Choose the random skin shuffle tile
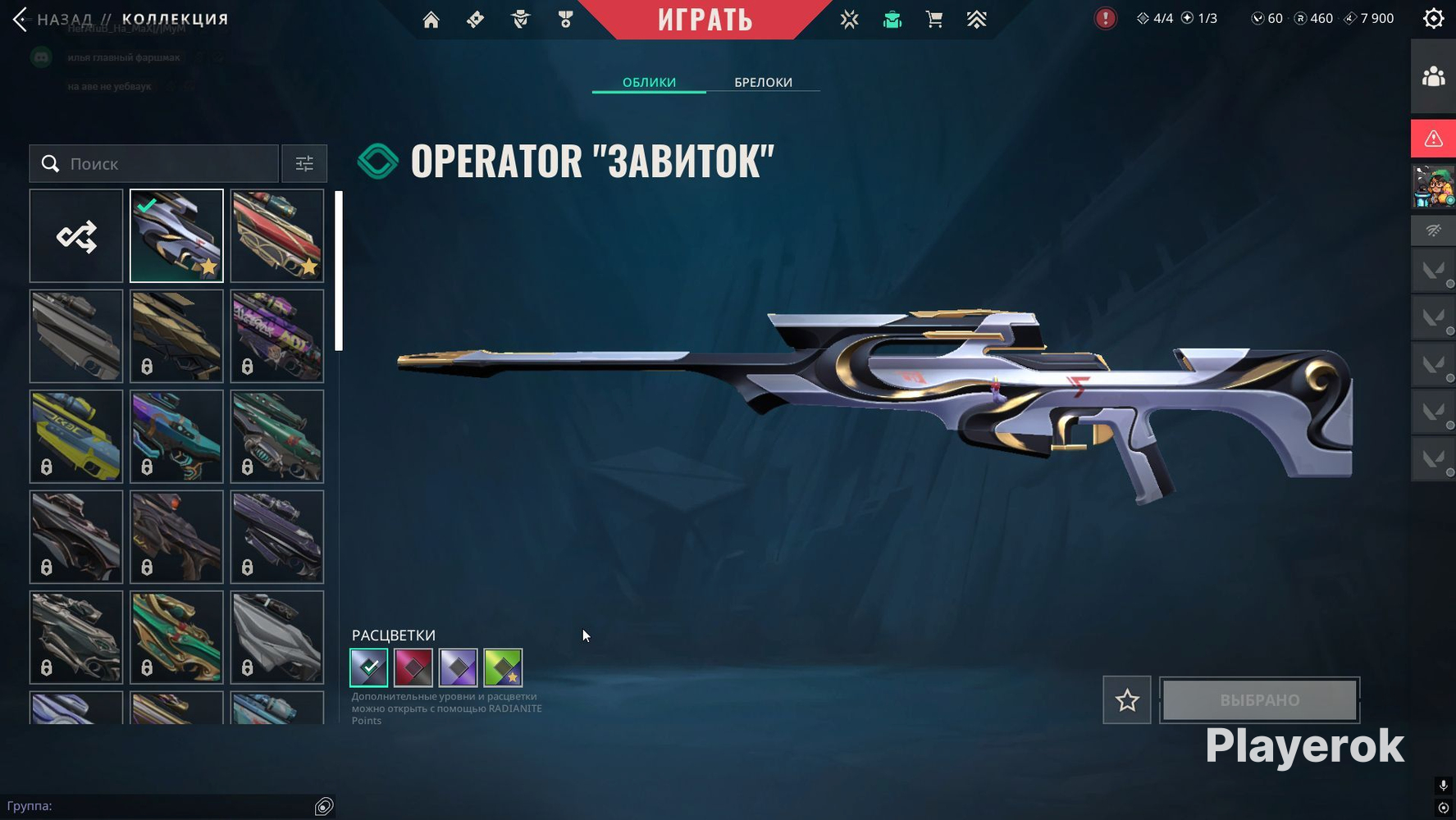 pyautogui.click(x=76, y=236)
